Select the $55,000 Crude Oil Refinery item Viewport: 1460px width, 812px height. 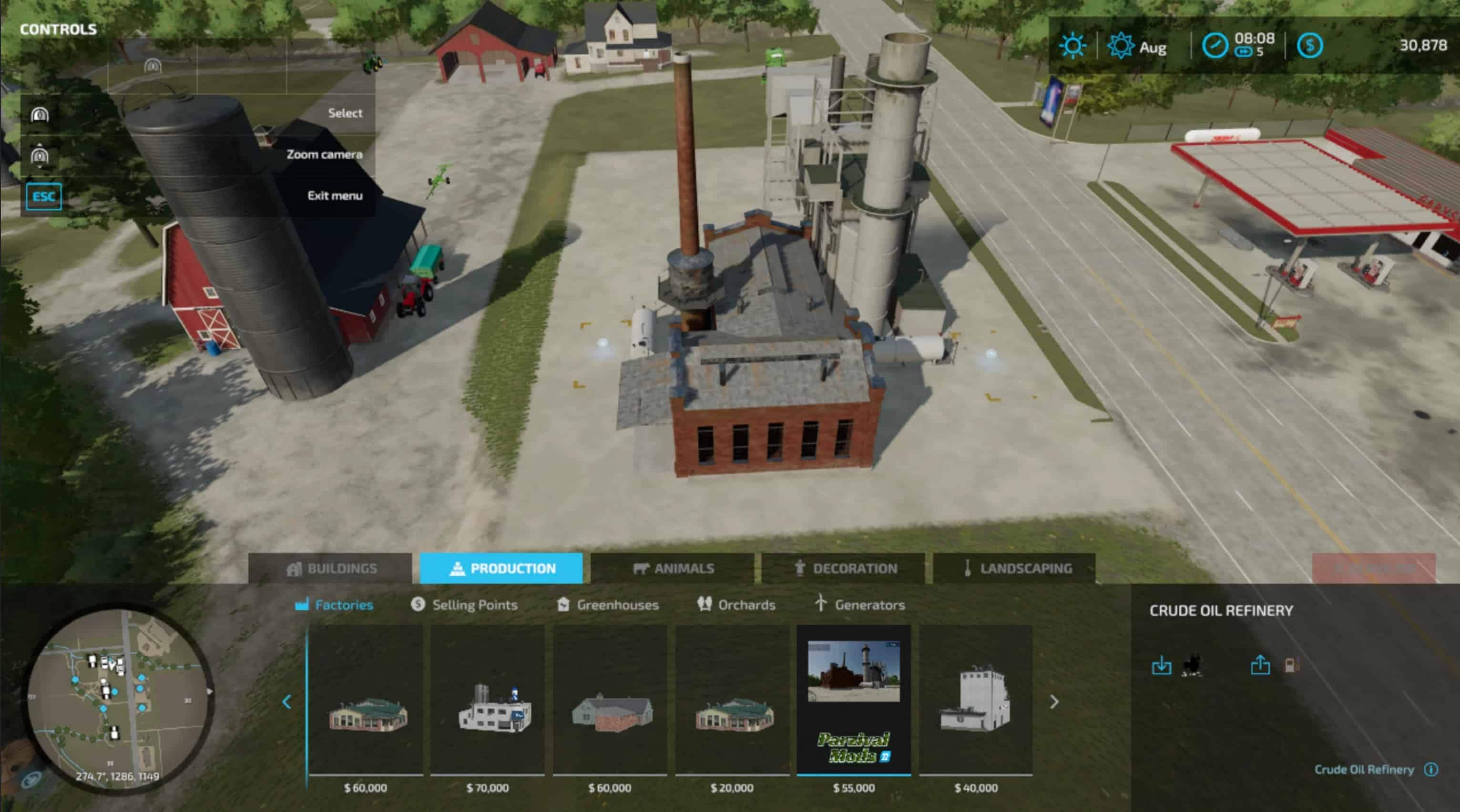pos(854,703)
